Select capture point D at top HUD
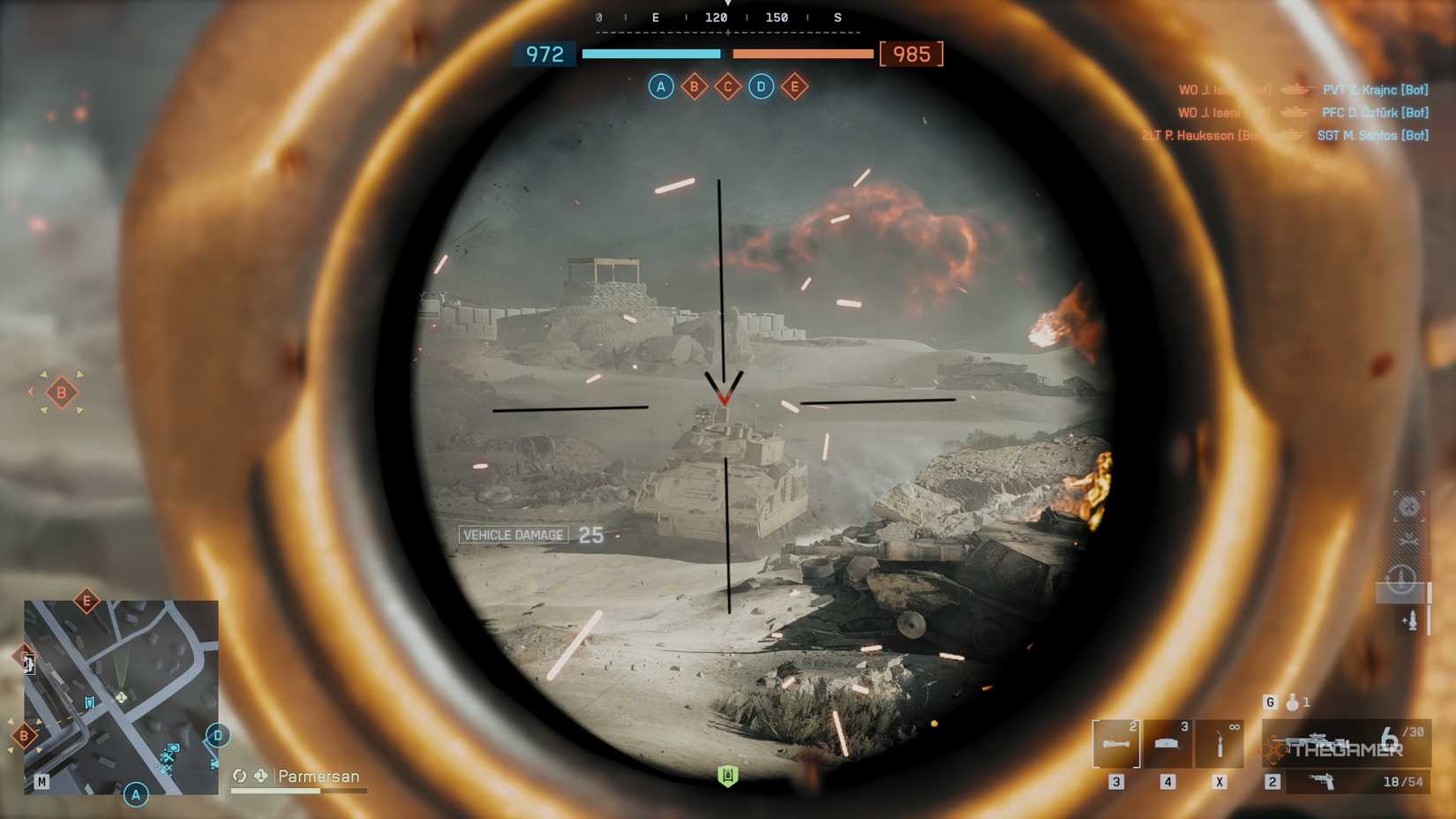1456x819 pixels. click(761, 86)
